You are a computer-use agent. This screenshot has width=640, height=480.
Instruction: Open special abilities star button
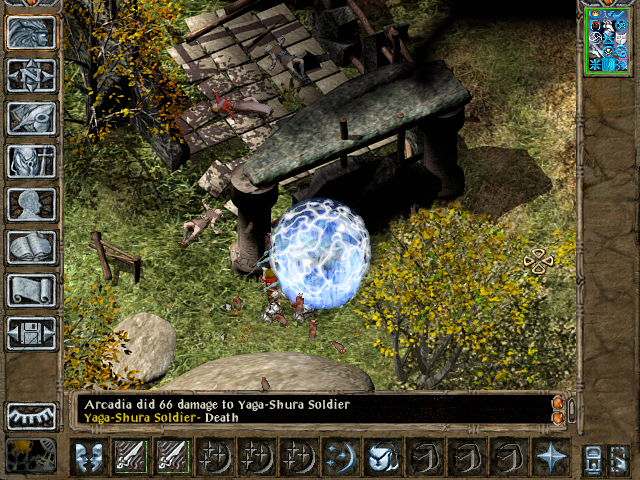click(551, 457)
